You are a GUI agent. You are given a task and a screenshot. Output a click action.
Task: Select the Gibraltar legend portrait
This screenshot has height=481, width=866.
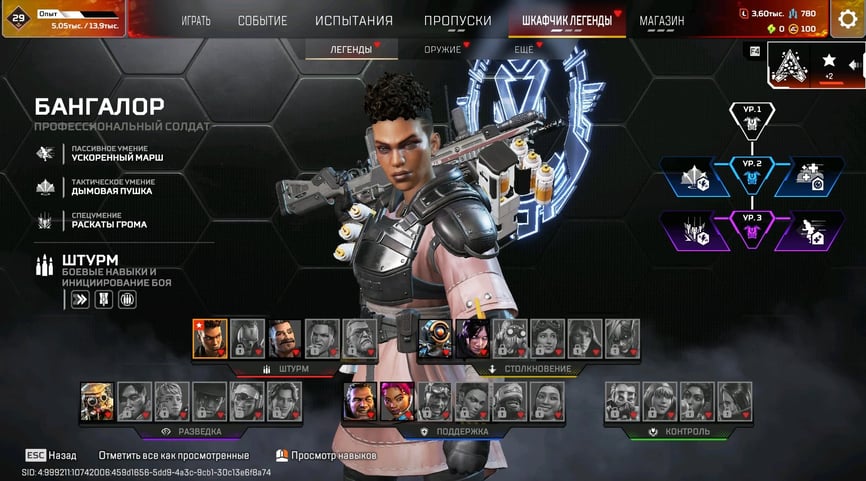click(360, 400)
